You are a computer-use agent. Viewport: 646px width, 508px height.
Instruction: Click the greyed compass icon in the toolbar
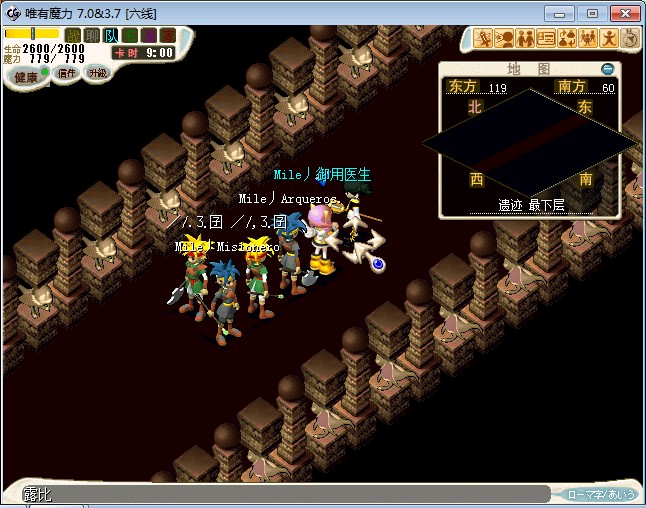[630, 38]
